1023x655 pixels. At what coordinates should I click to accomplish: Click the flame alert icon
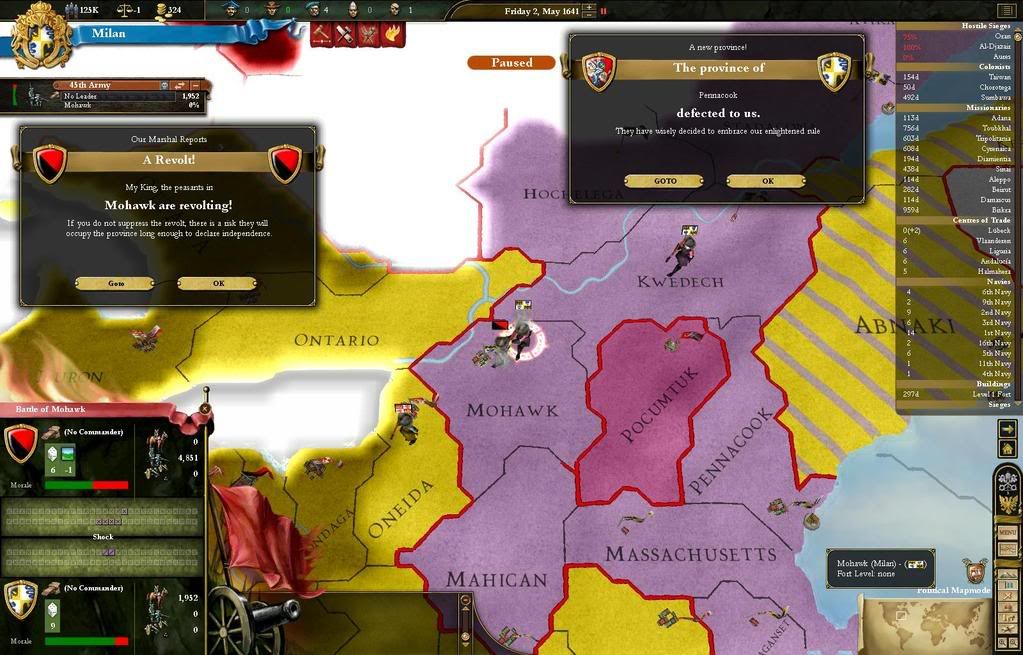(393, 34)
